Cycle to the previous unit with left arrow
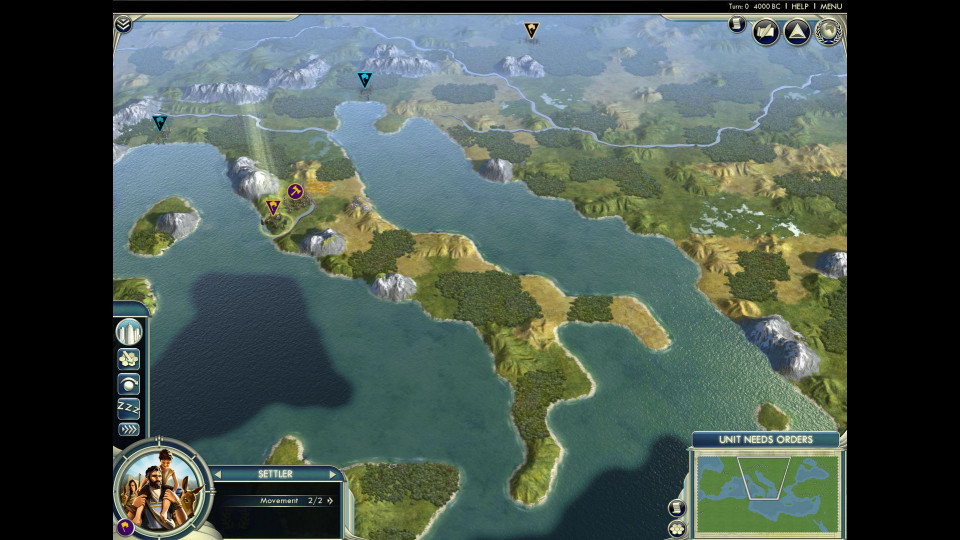Viewport: 960px width, 540px height. pos(218,474)
